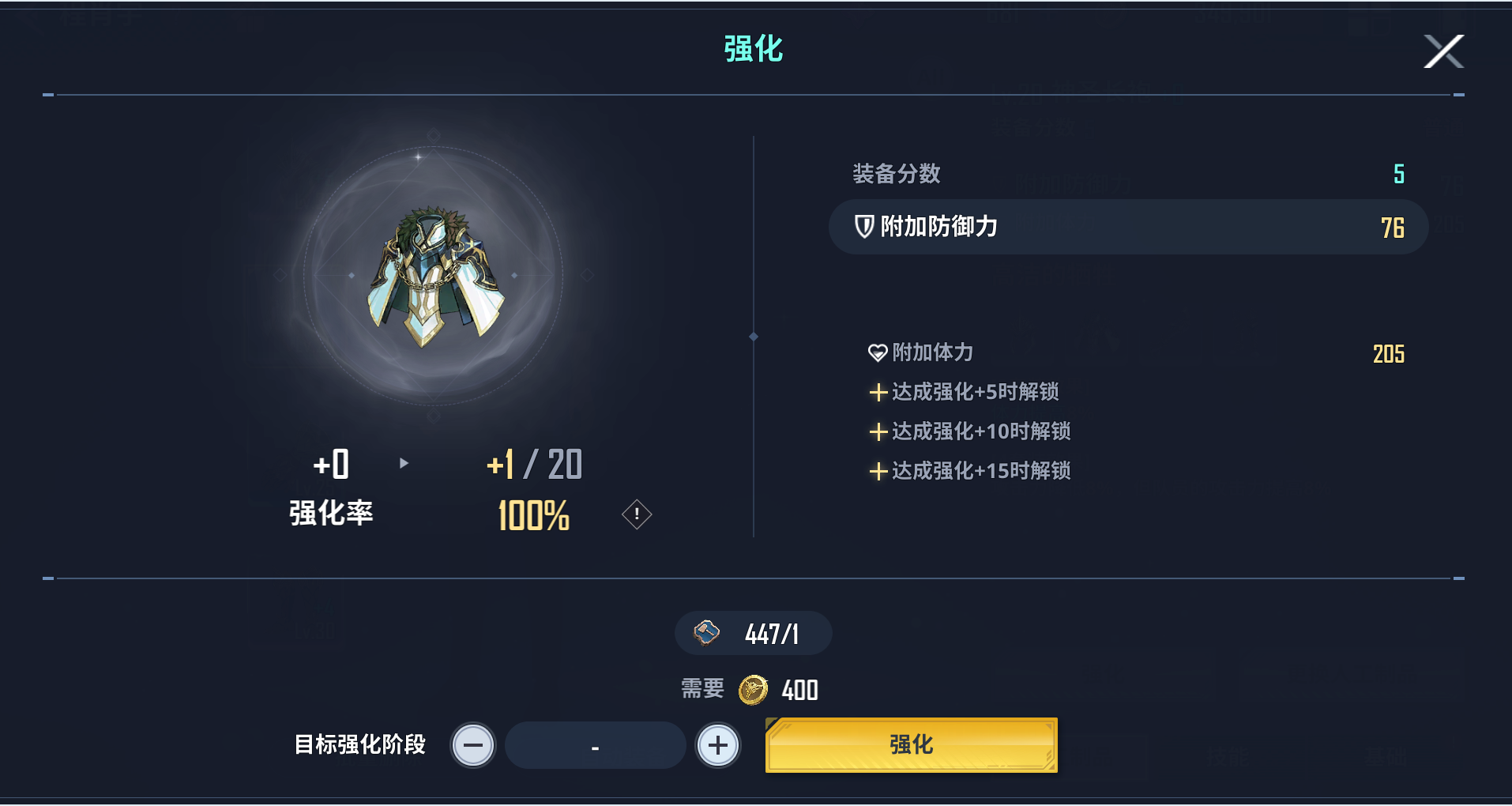The image size is (1512, 806).
Task: Click the shield defense stat icon
Action: (x=863, y=228)
